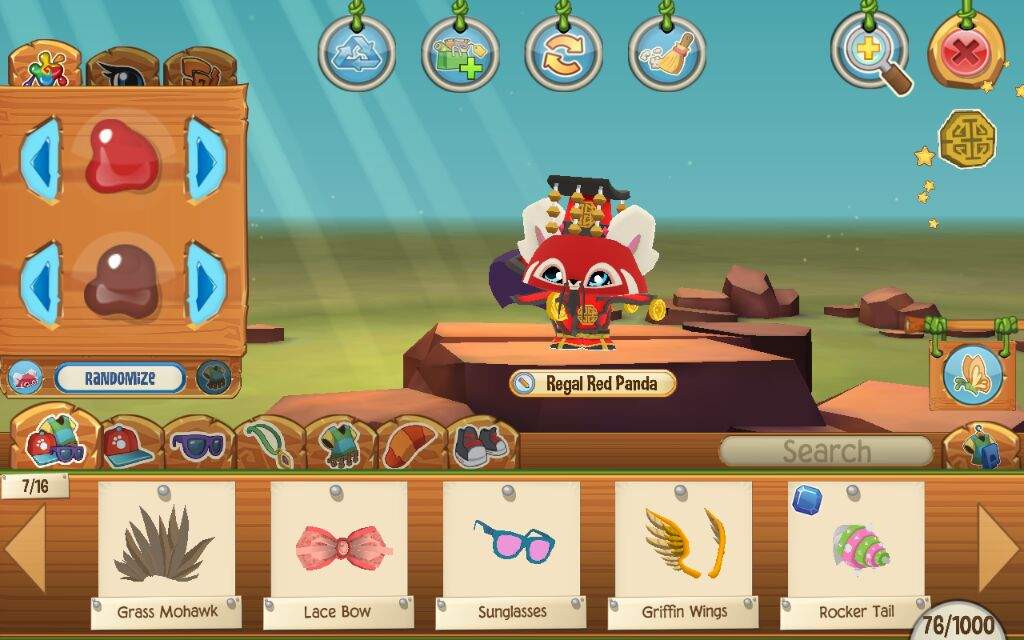Randomize the animal's colors
This screenshot has width=1024, height=640.
[x=120, y=378]
